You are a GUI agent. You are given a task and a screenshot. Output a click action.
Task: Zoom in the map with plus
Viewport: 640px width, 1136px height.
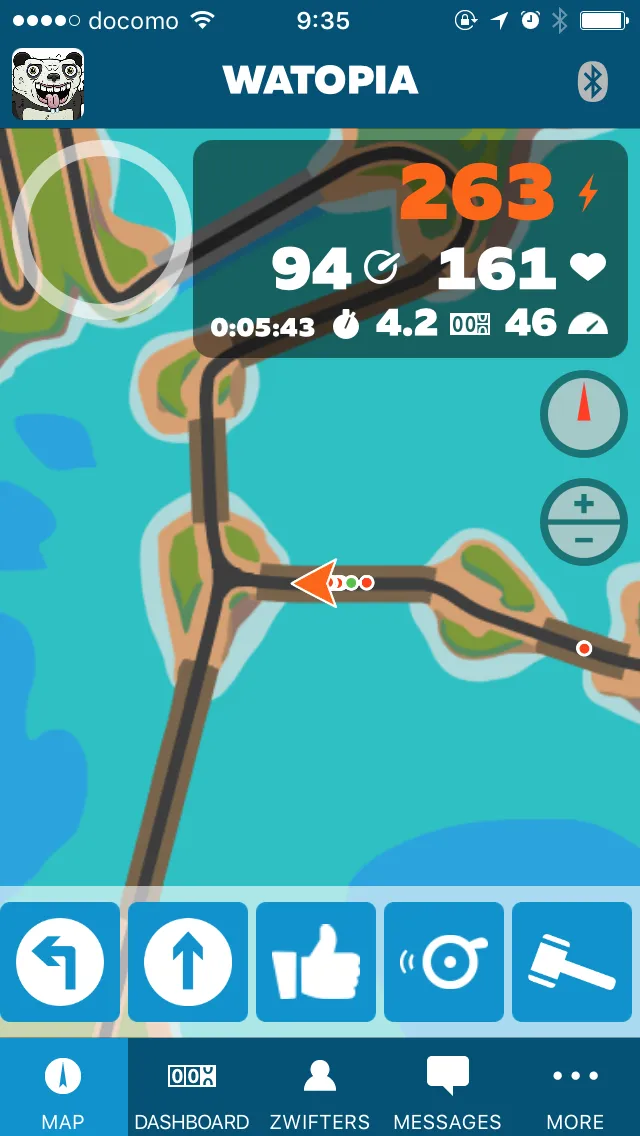click(584, 504)
